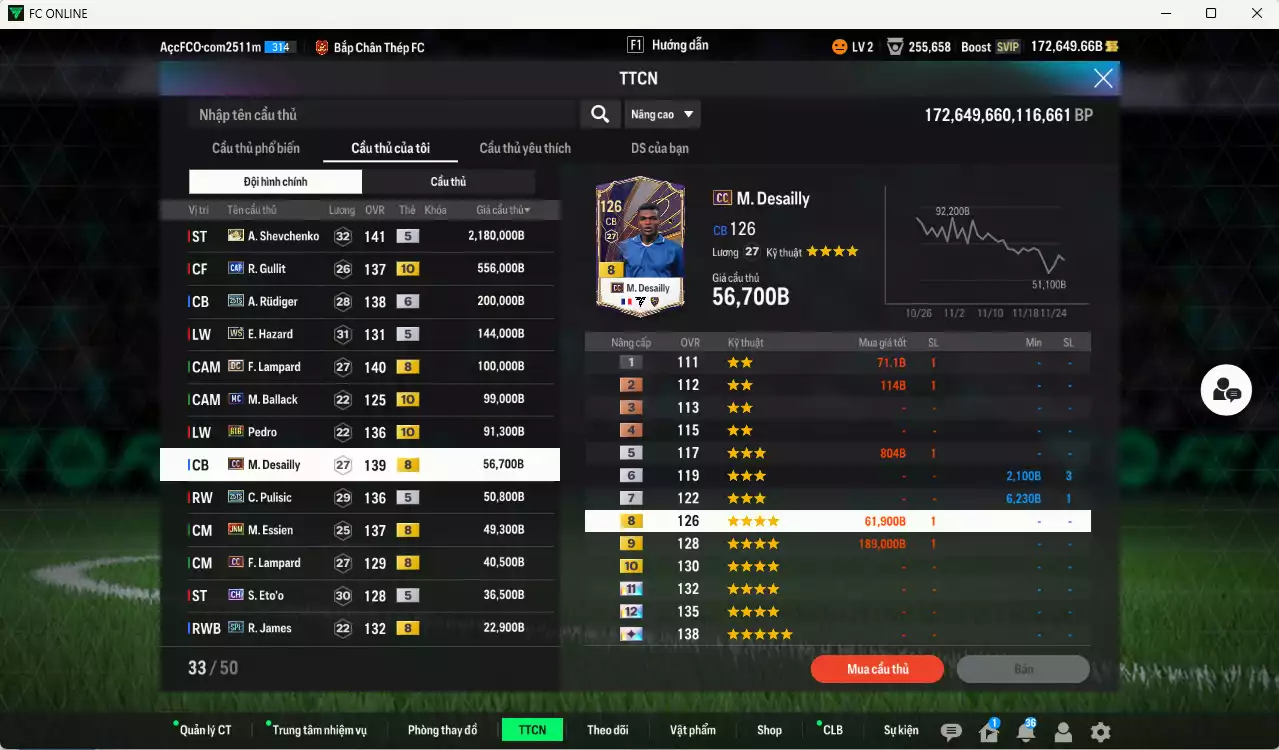The image size is (1279, 750).
Task: Click the player name search field
Action: (x=383, y=115)
